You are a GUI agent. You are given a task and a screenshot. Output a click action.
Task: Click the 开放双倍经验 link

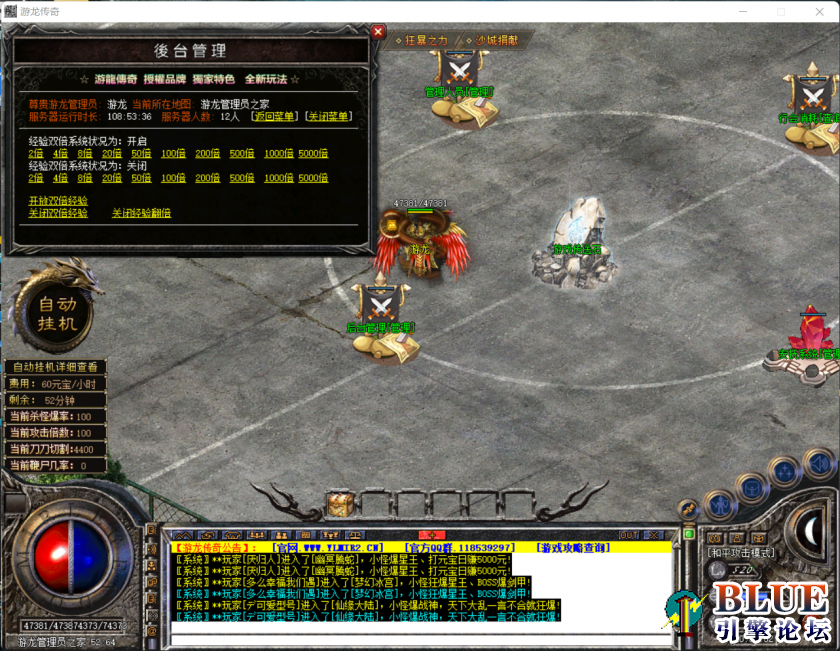pos(57,201)
